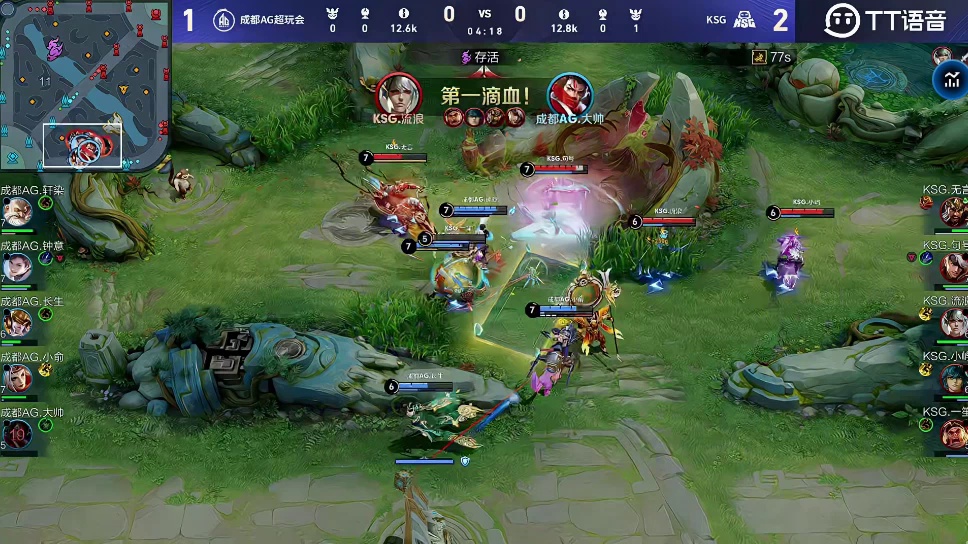Select KSG.无言's hero portrait
The height and width of the screenshot is (544, 968).
click(x=952, y=212)
